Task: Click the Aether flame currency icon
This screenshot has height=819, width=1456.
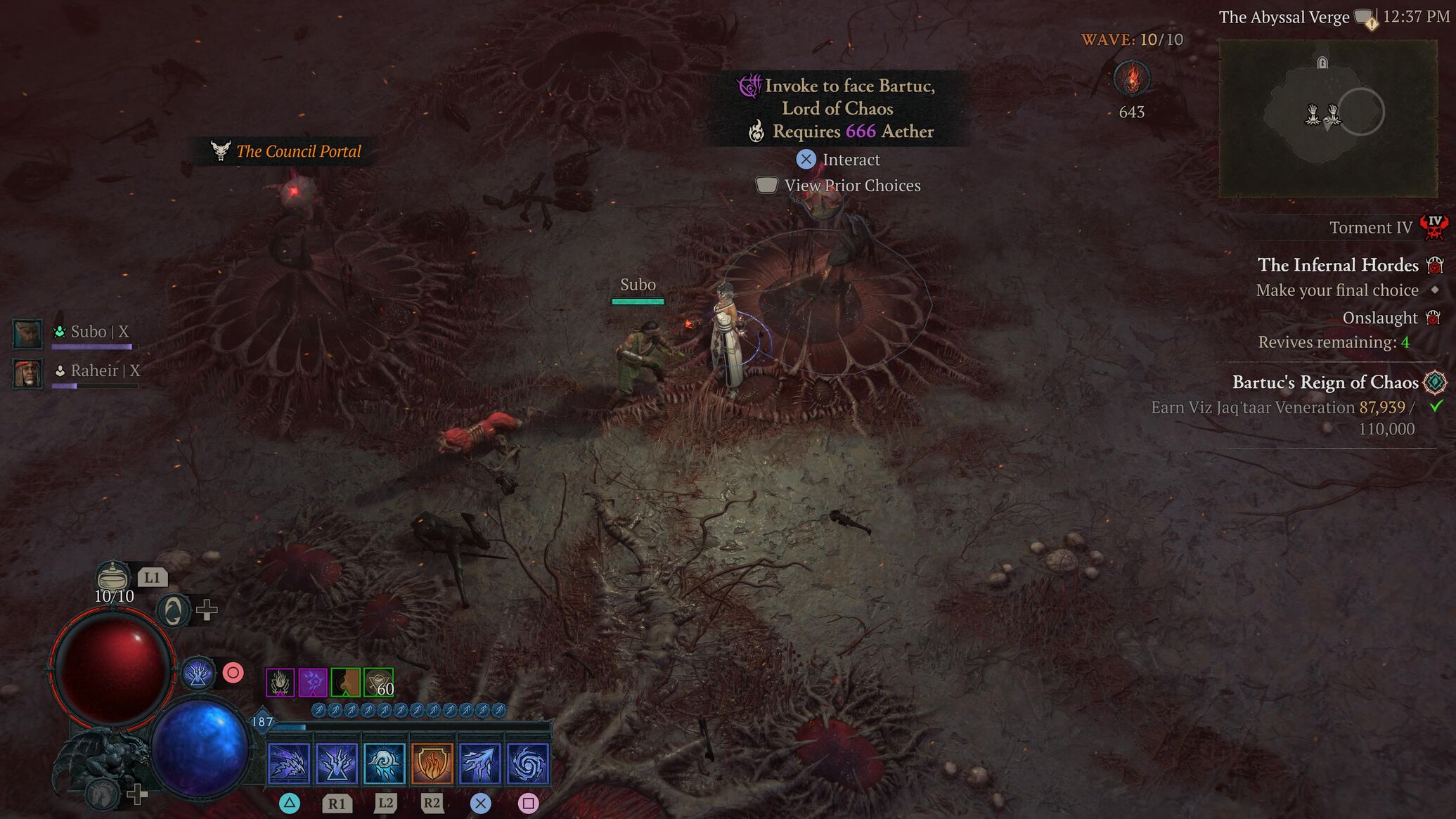Action: click(1131, 78)
